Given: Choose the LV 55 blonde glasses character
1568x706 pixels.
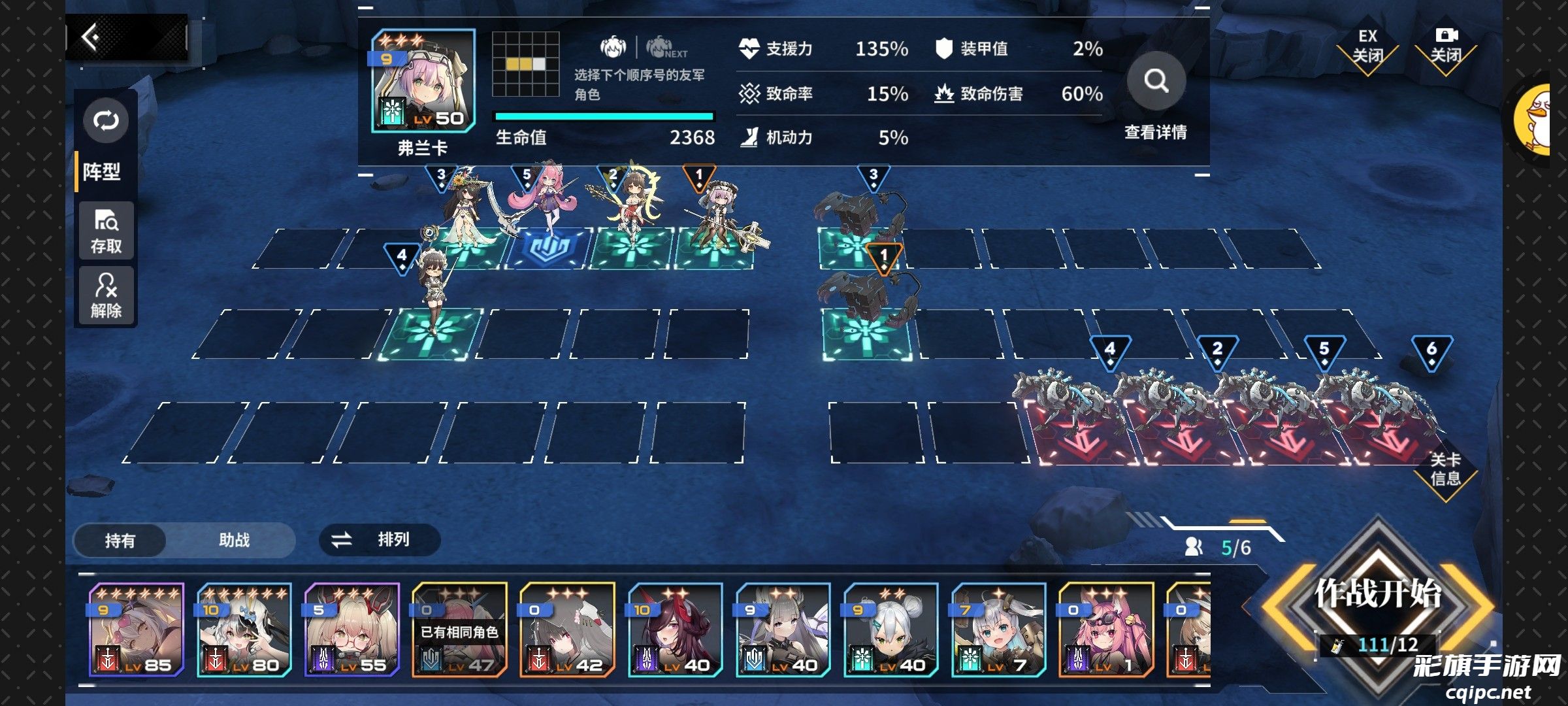Looking at the screenshot, I should [352, 630].
